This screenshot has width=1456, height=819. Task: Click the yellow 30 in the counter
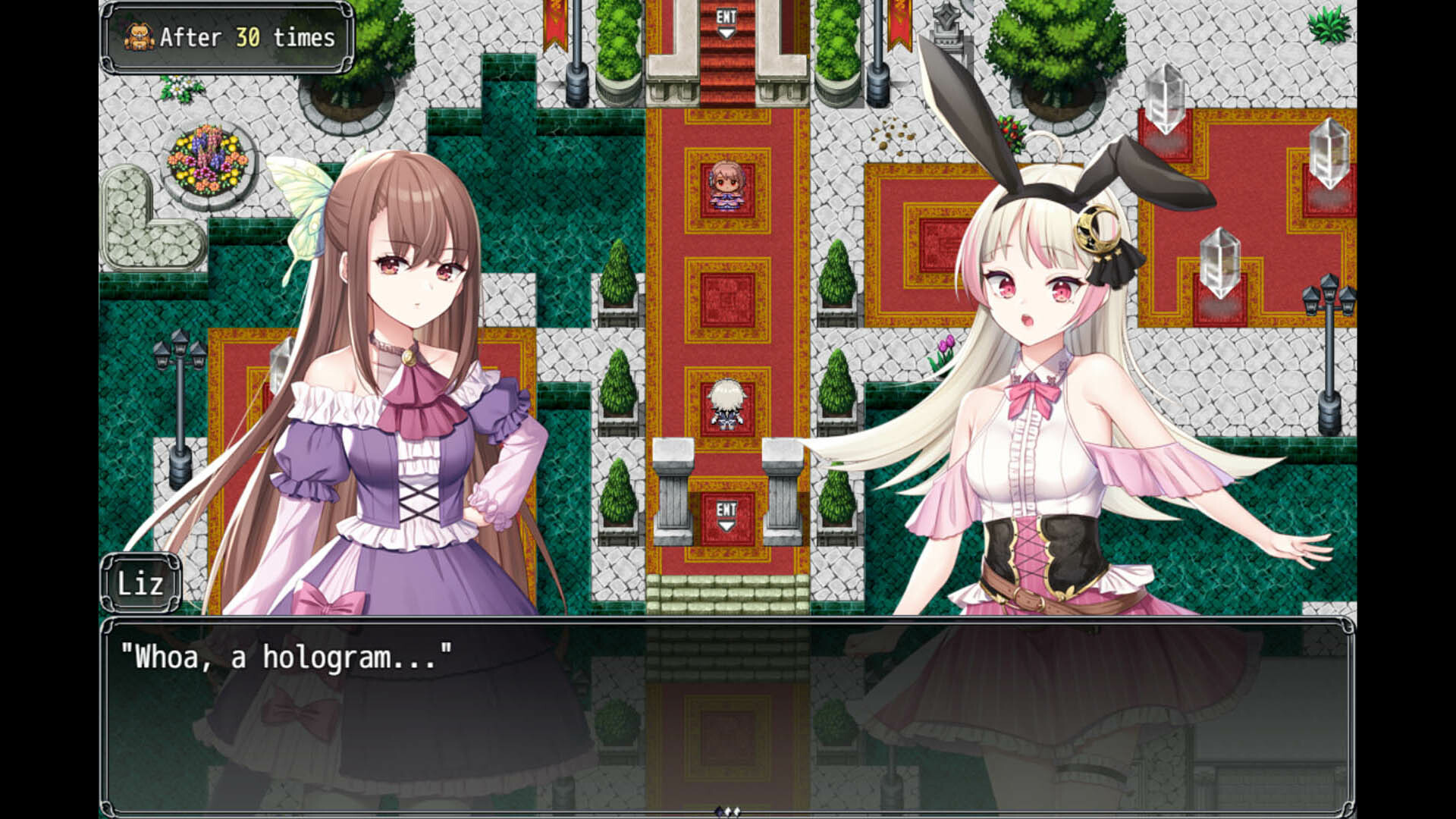click(x=248, y=38)
